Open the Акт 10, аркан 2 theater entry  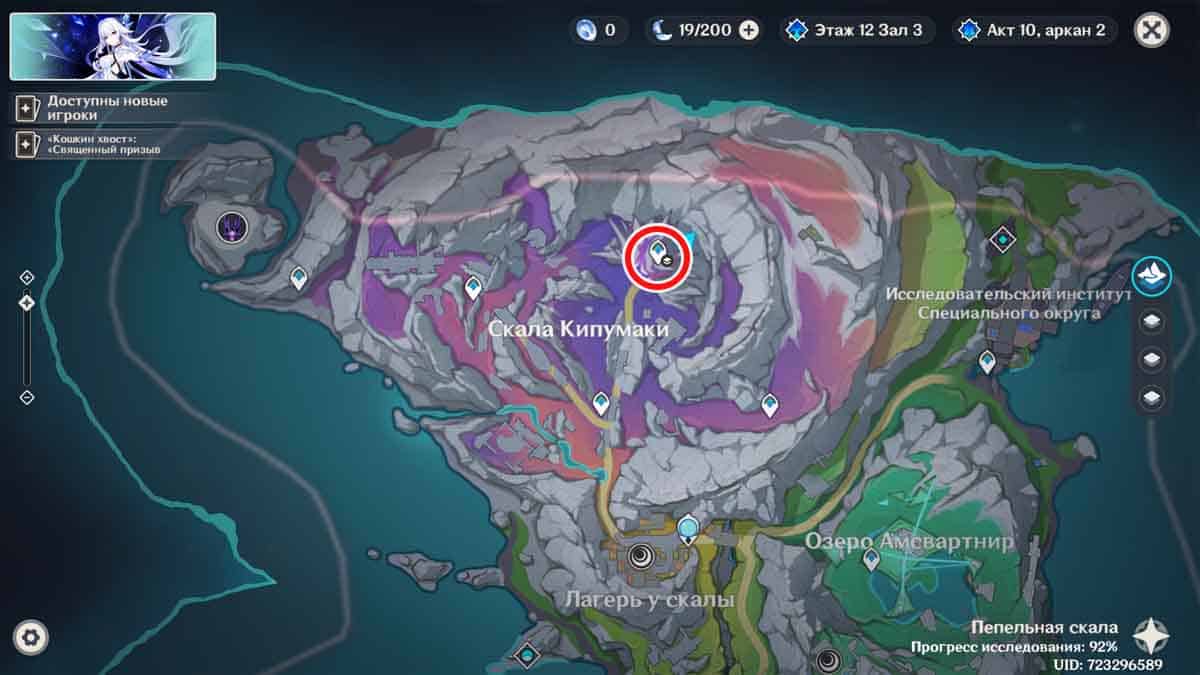(x=1034, y=30)
